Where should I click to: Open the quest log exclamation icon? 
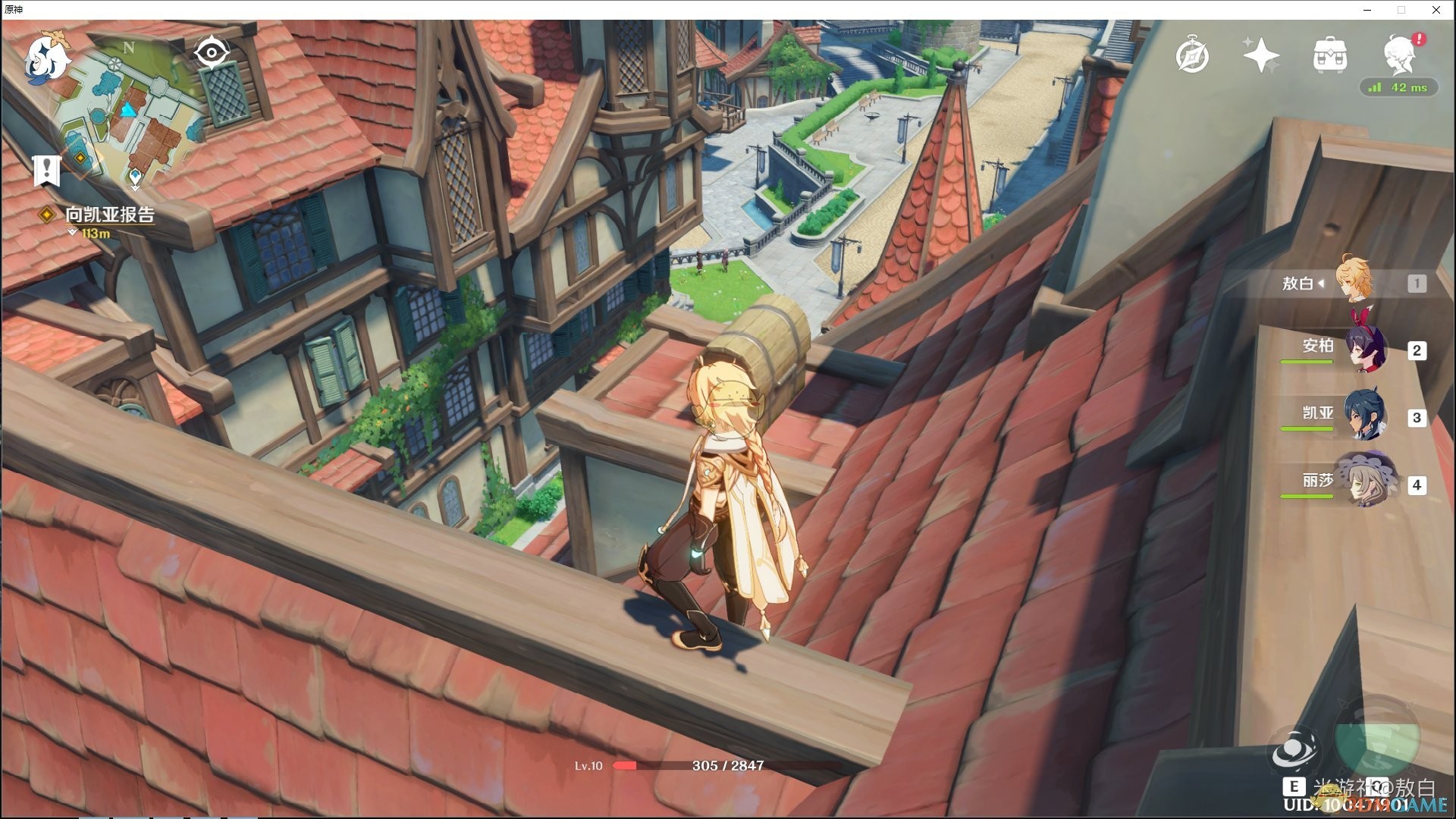[x=47, y=171]
